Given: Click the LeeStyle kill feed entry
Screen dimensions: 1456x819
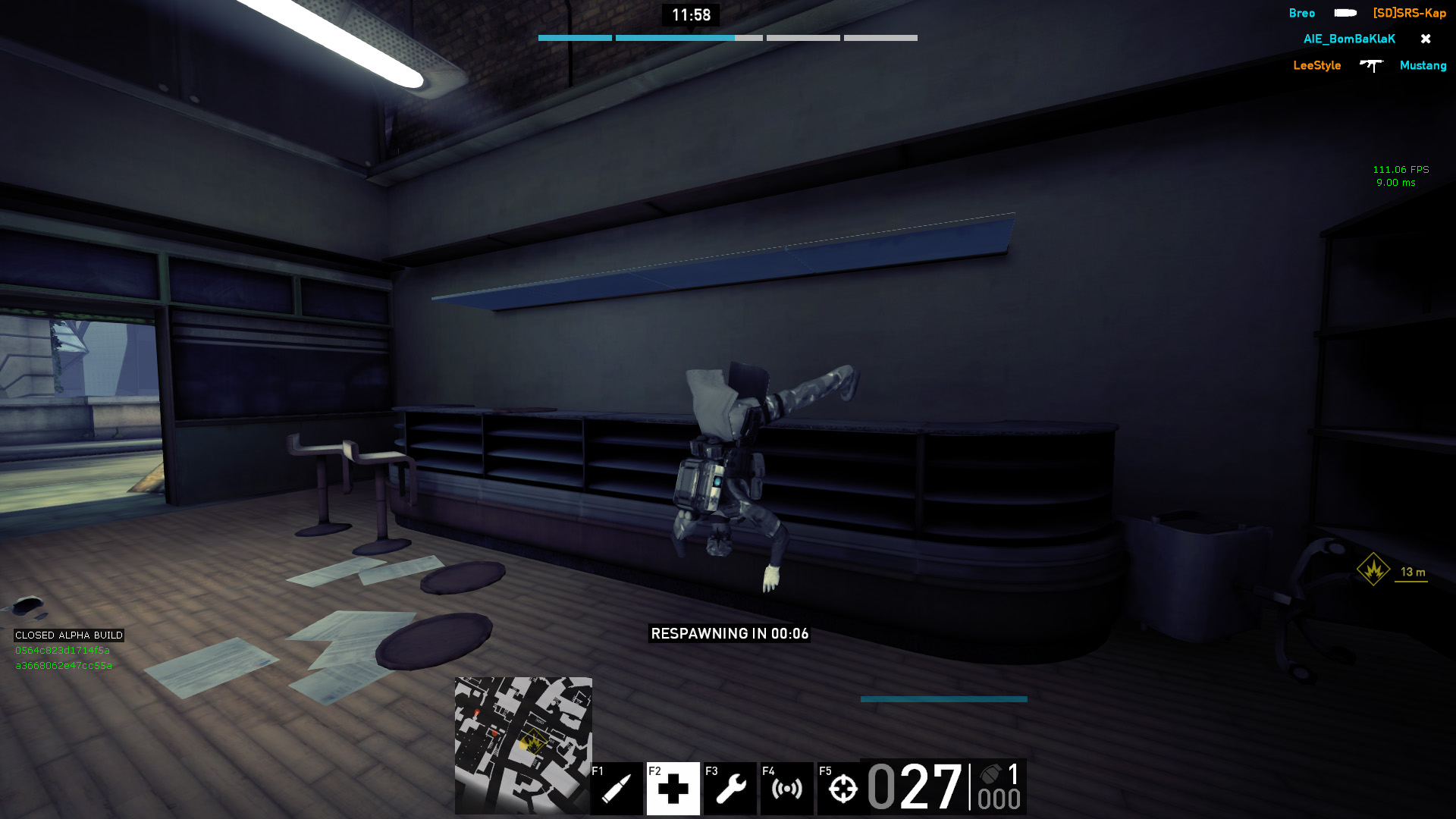Looking at the screenshot, I should (1316, 66).
